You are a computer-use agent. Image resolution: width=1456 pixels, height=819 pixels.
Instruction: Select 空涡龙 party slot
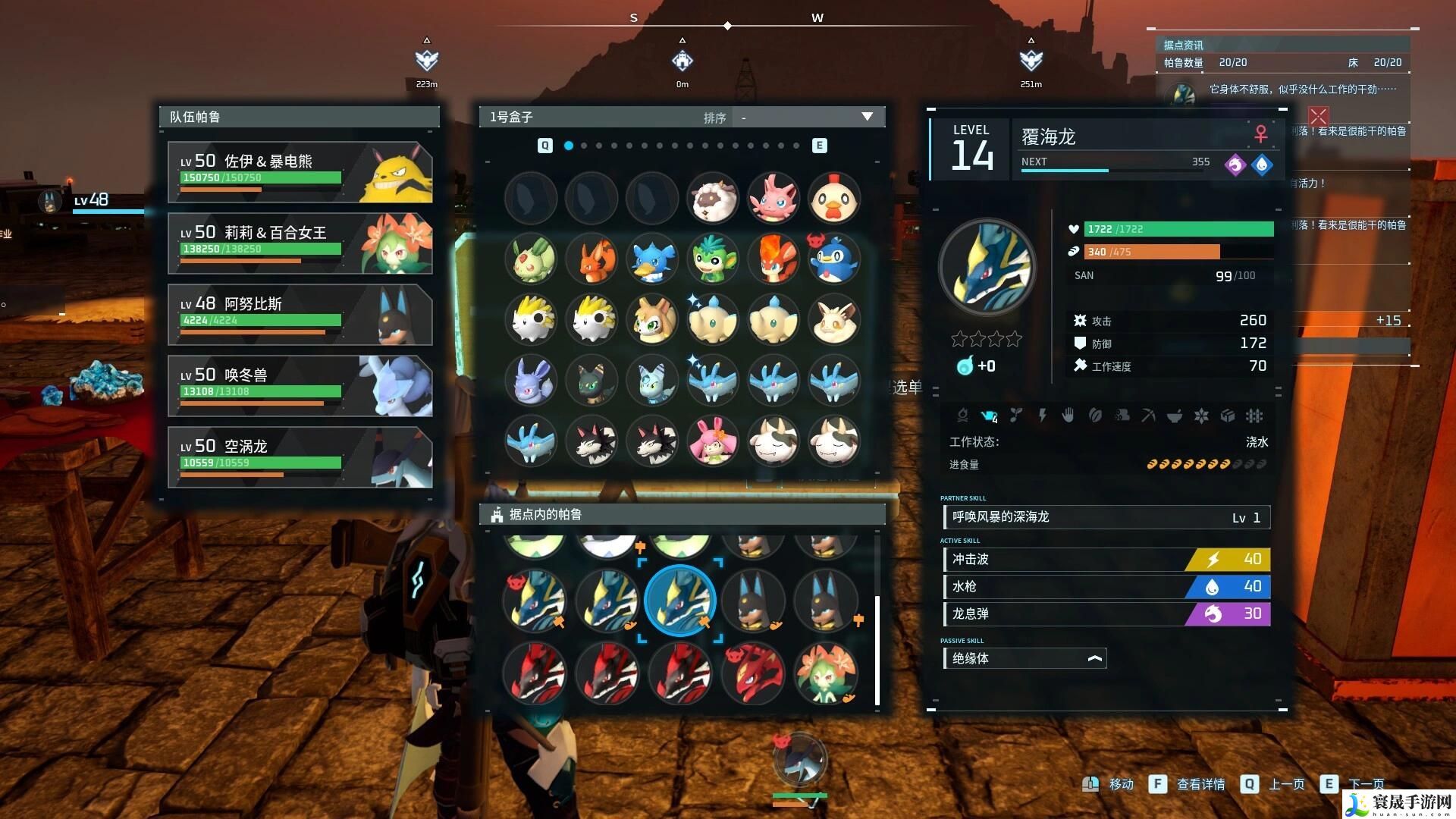(300, 457)
